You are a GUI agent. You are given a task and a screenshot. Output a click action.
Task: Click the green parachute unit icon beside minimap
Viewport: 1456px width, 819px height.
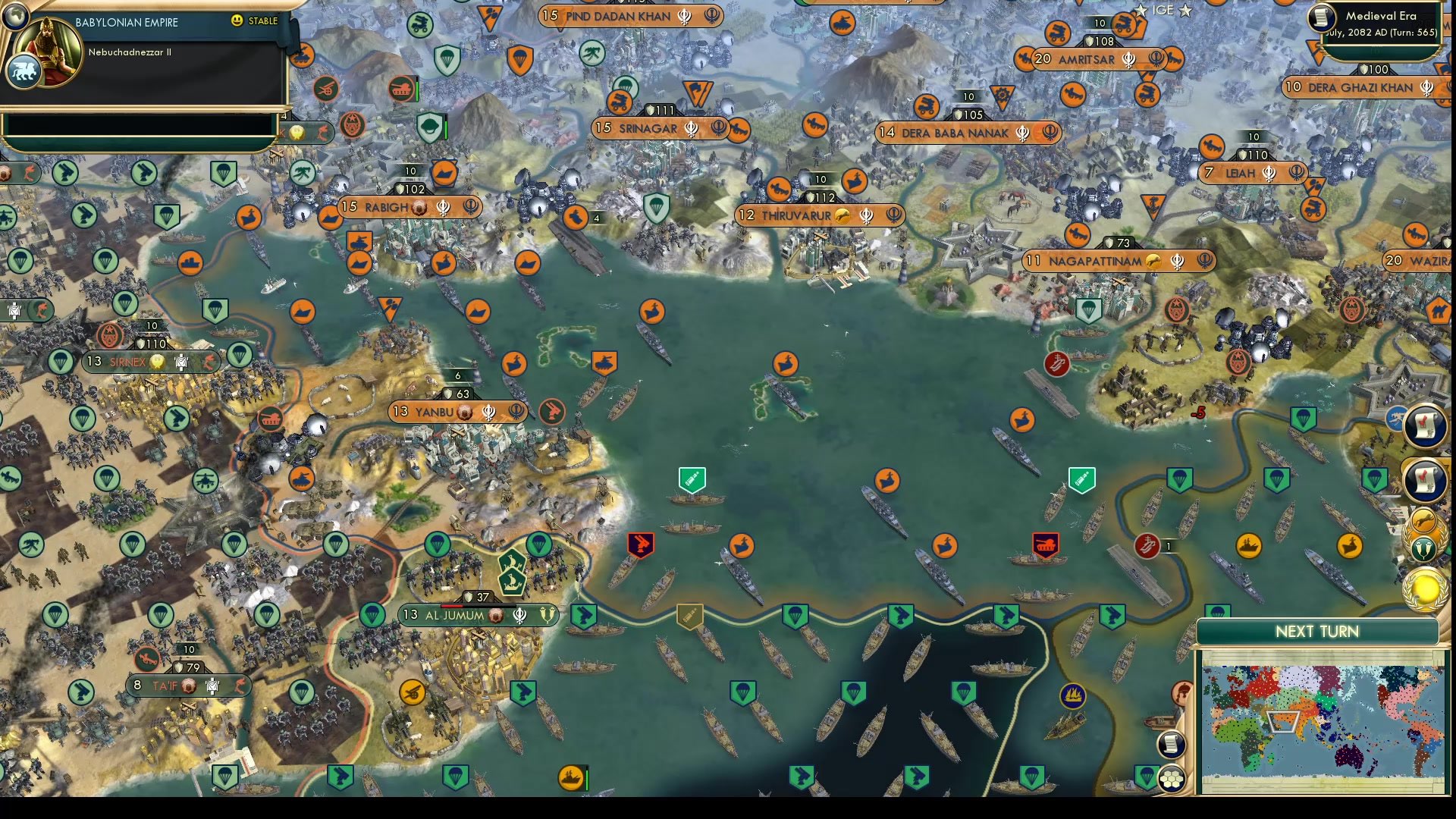pyautogui.click(x=1147, y=777)
